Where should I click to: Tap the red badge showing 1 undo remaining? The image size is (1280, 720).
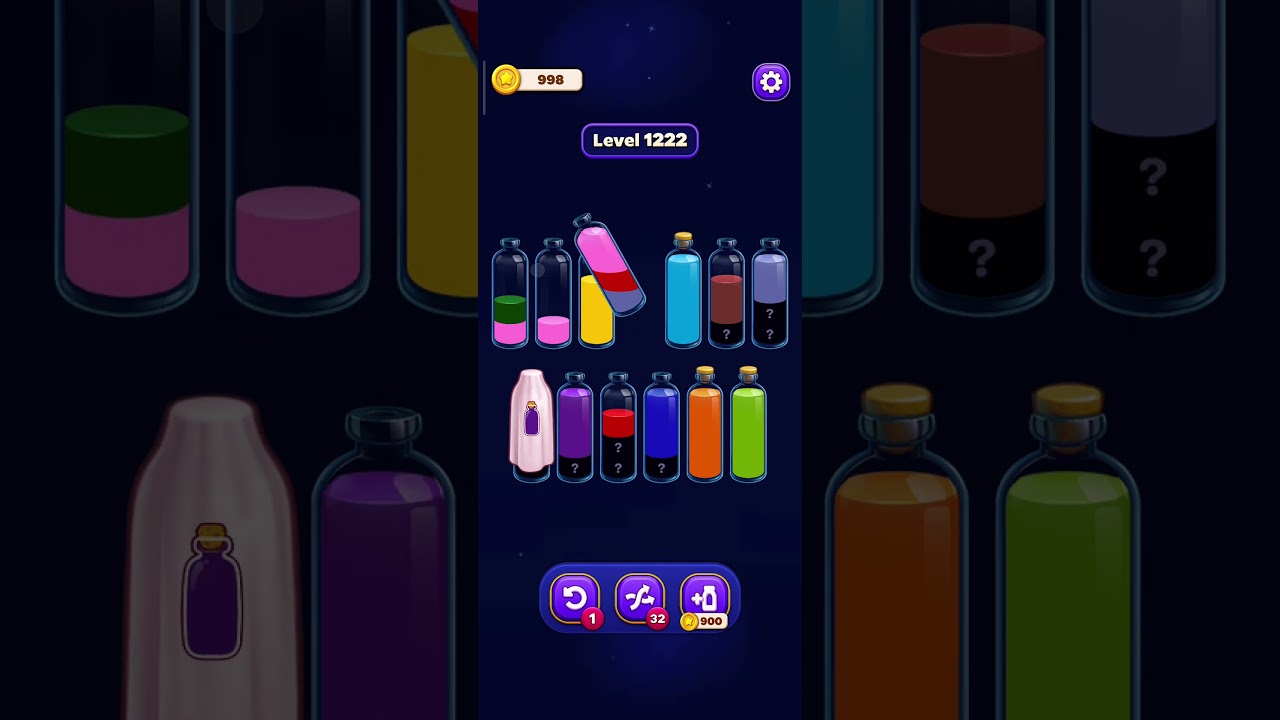coord(591,618)
